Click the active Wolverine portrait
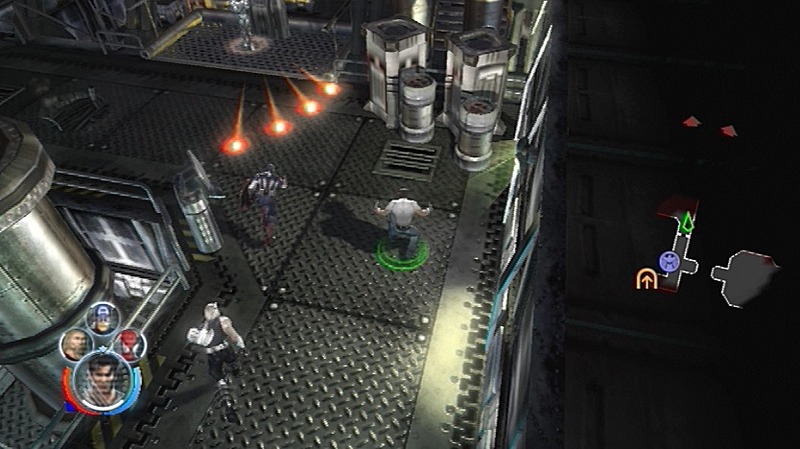This screenshot has height=449, width=800. tap(102, 380)
